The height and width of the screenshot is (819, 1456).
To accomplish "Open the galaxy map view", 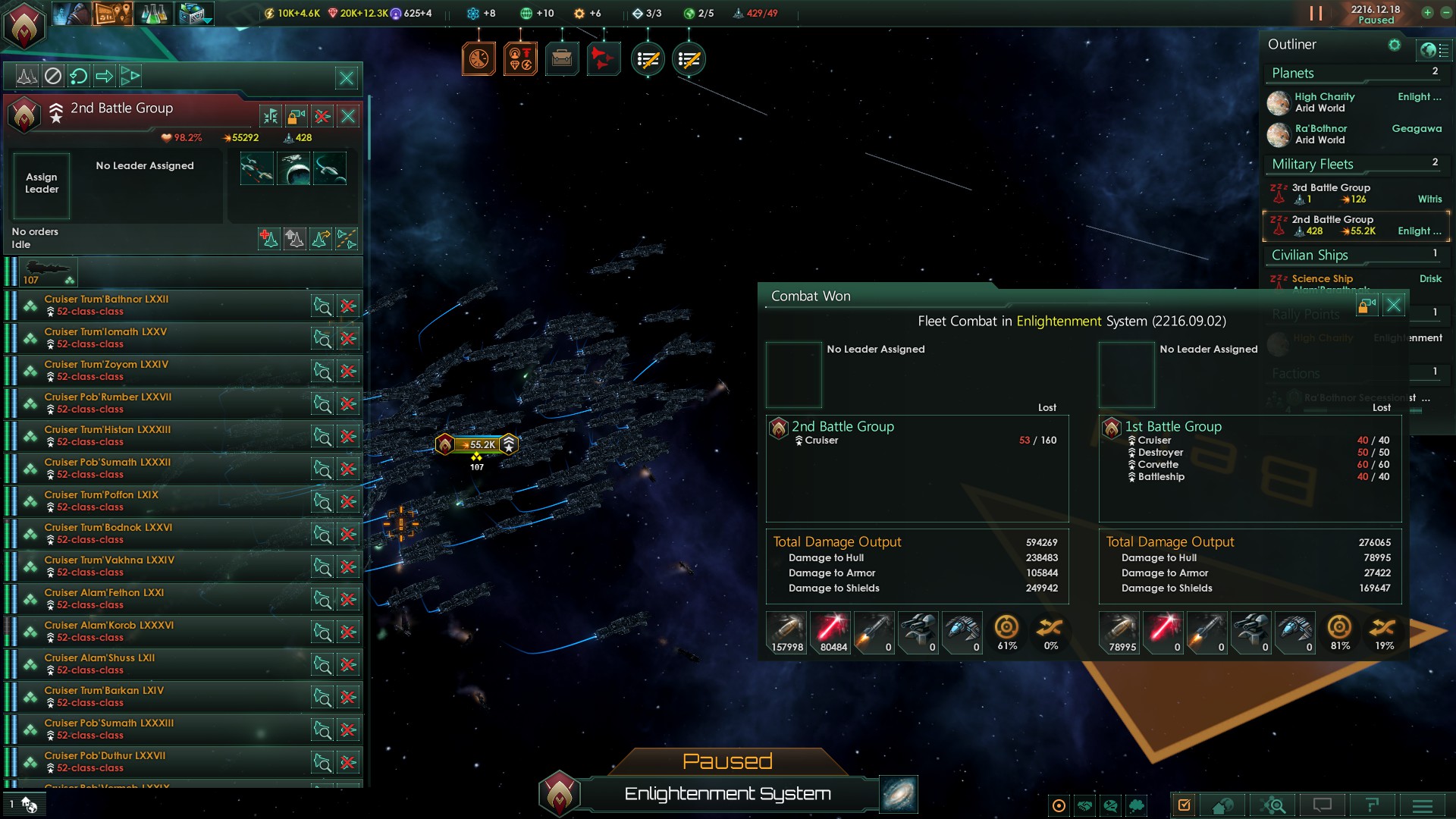I will point(899,794).
